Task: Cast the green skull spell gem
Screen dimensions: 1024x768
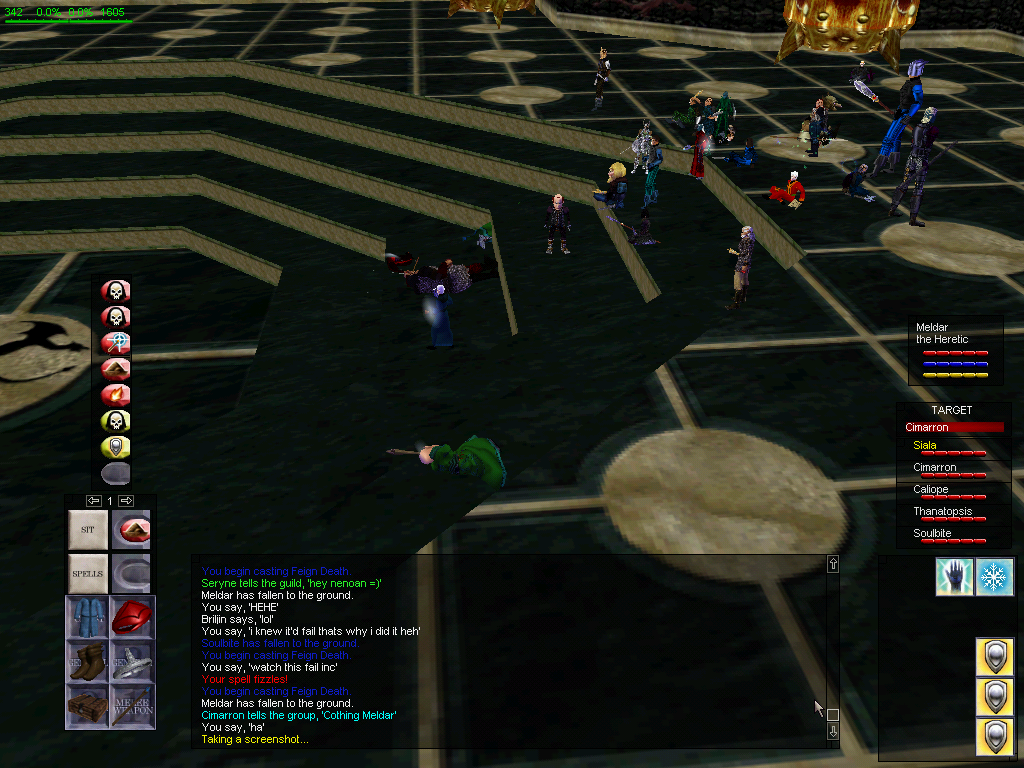Action: (116, 421)
